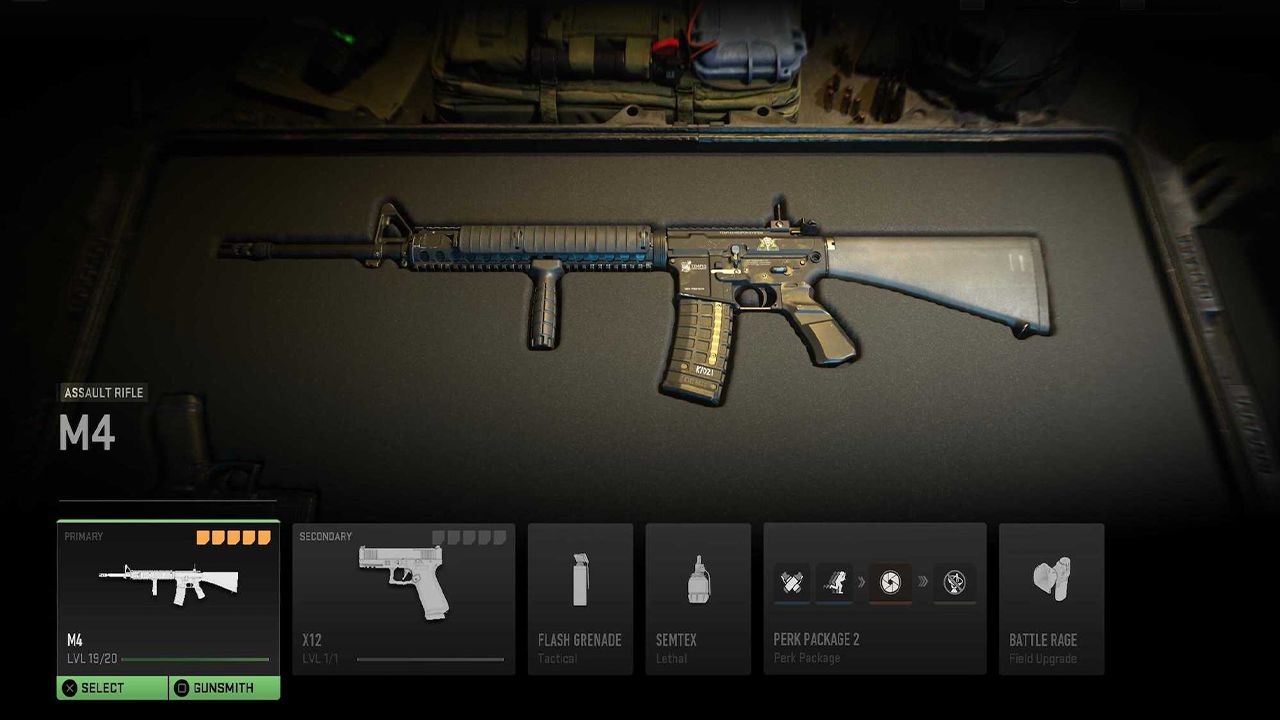Click the double chevron before the ultimate perk
Viewport: 1280px width, 720px height.
tap(923, 582)
